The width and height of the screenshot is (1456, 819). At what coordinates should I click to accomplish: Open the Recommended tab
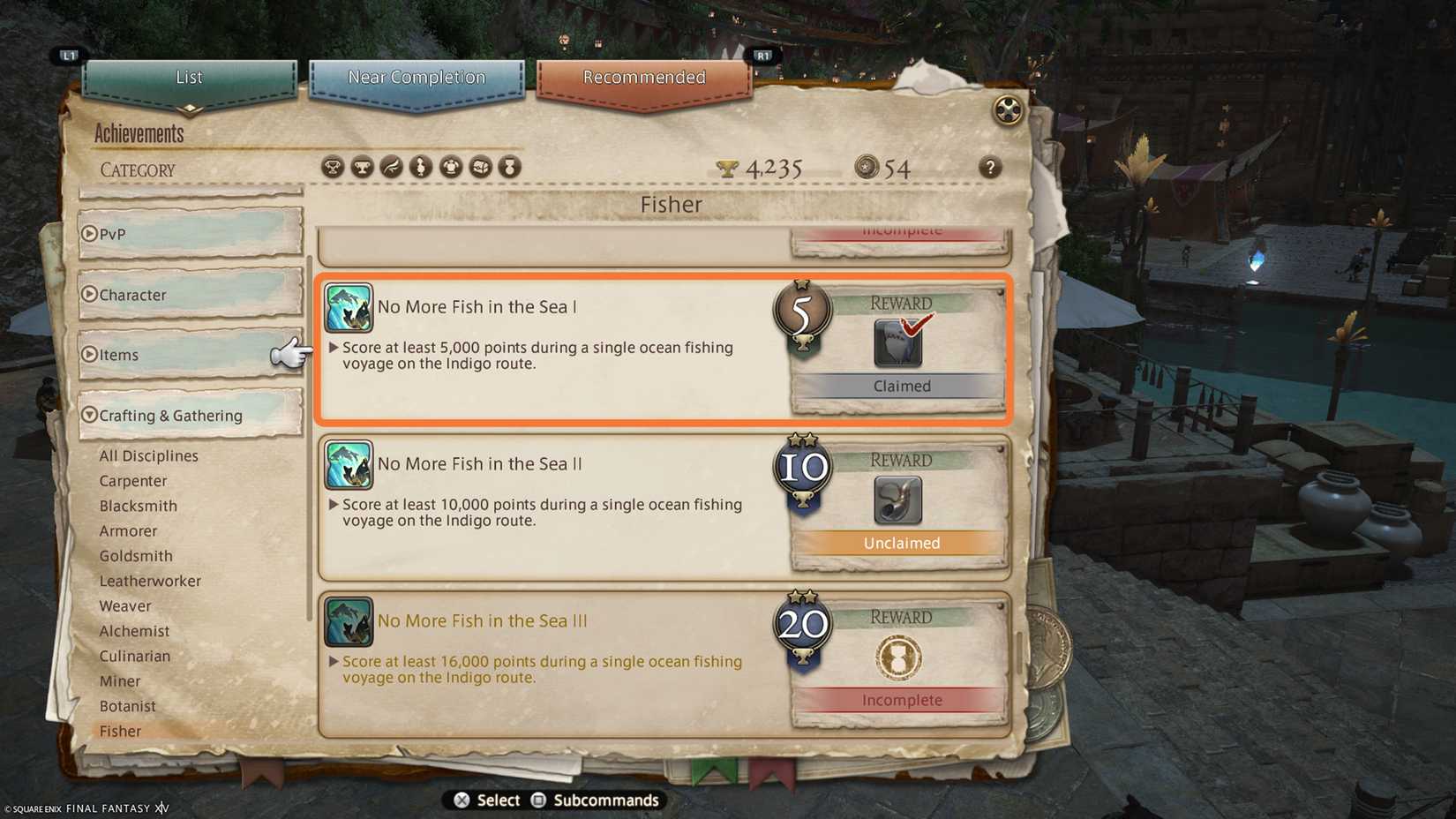(x=642, y=78)
